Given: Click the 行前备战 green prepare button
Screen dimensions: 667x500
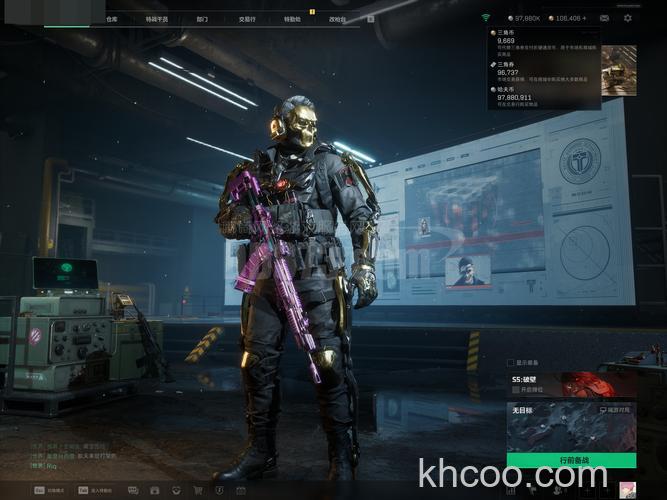Looking at the screenshot, I should click(x=571, y=460).
